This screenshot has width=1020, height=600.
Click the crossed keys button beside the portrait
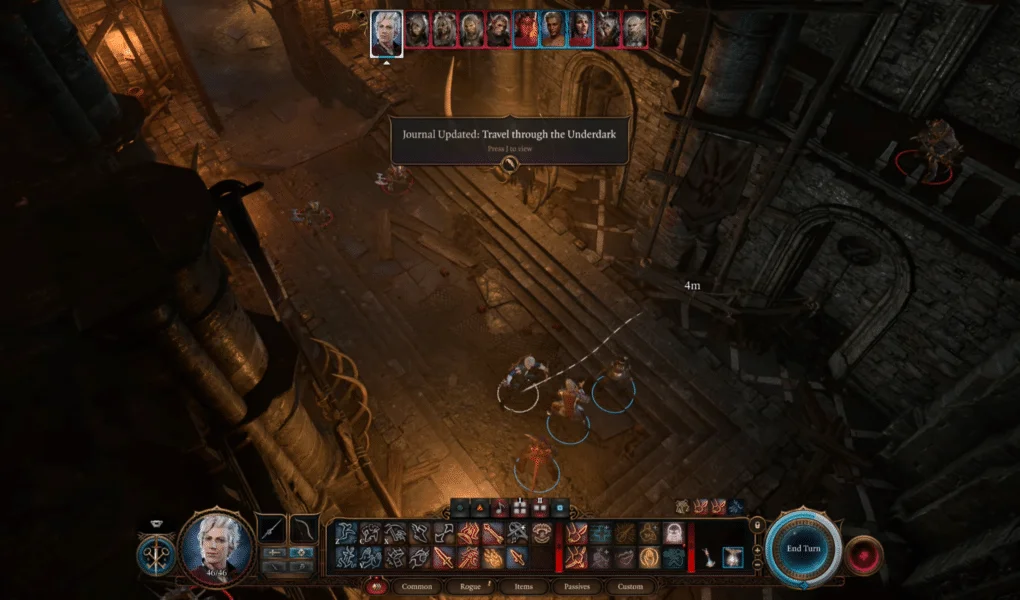click(x=157, y=554)
